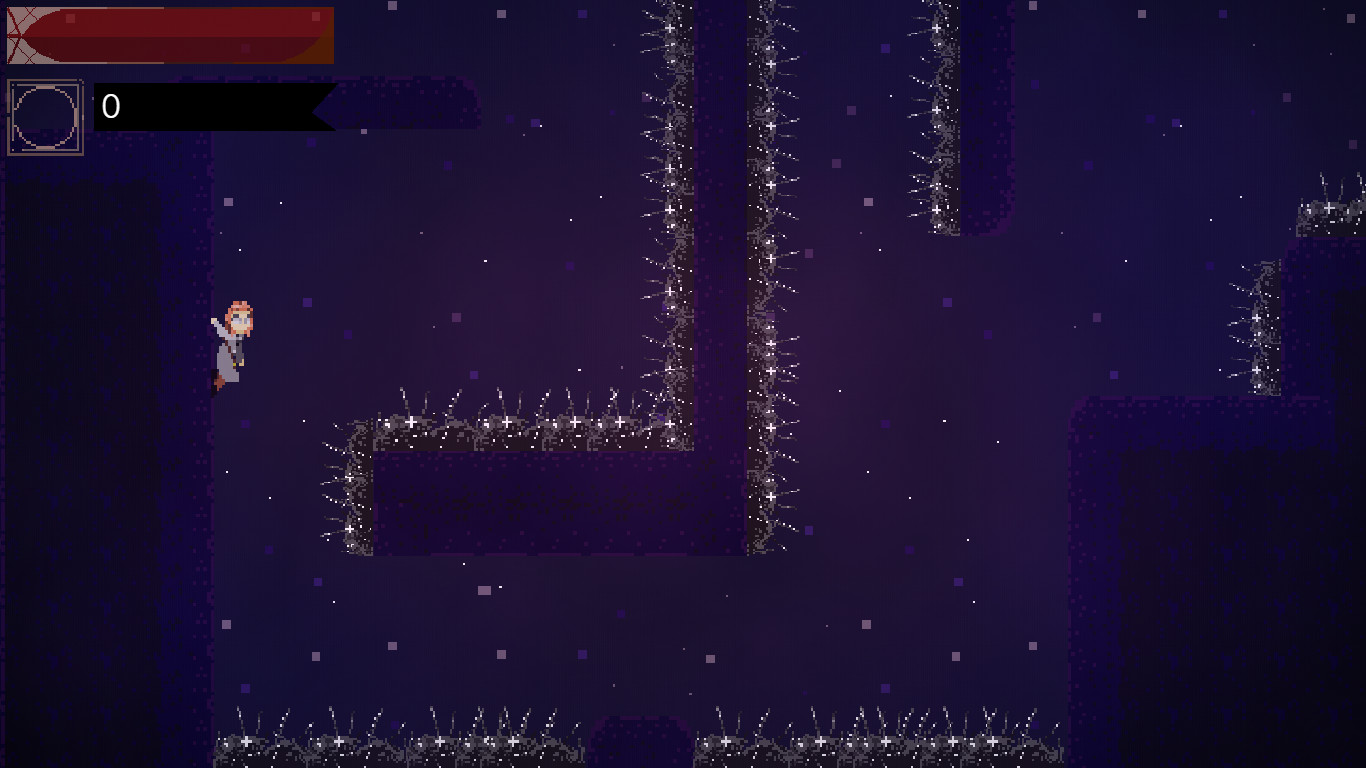Click the spike row along the bottom floor

pos(400,740)
